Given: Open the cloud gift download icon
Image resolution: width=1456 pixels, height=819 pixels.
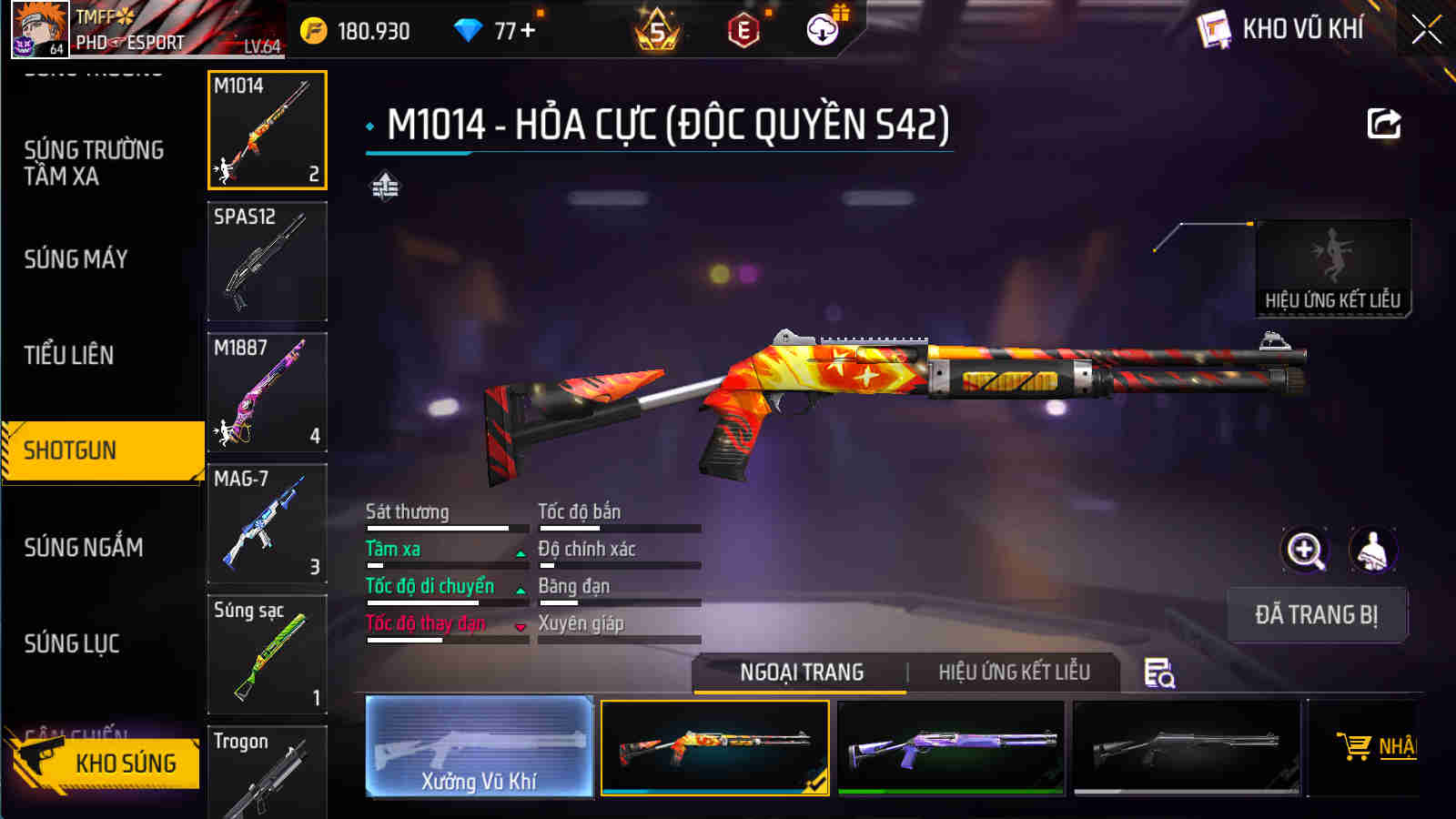Looking at the screenshot, I should click(822, 28).
